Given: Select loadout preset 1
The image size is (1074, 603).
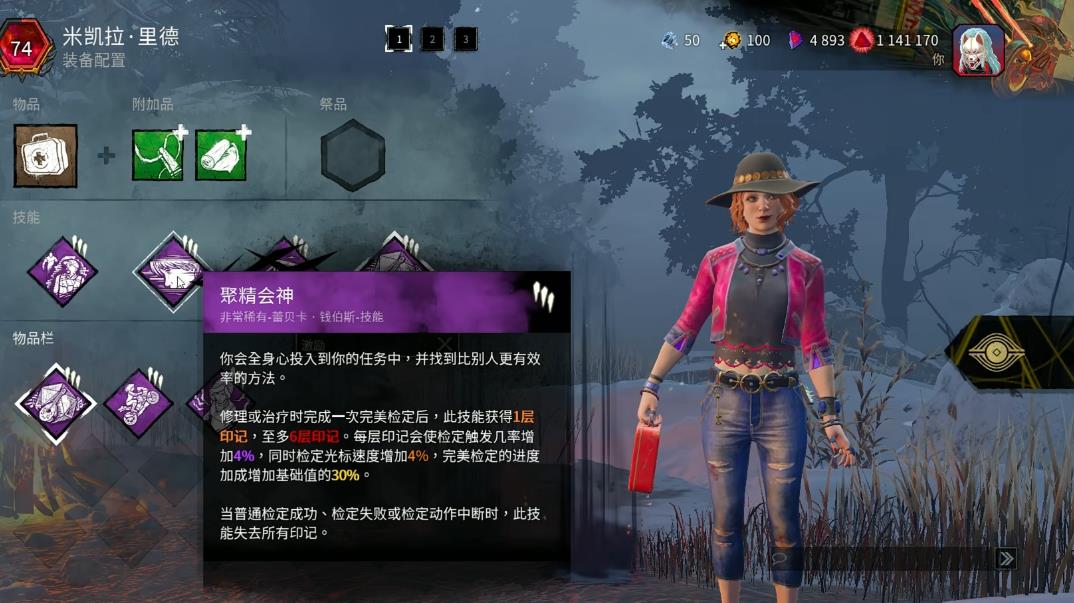Looking at the screenshot, I should [398, 39].
